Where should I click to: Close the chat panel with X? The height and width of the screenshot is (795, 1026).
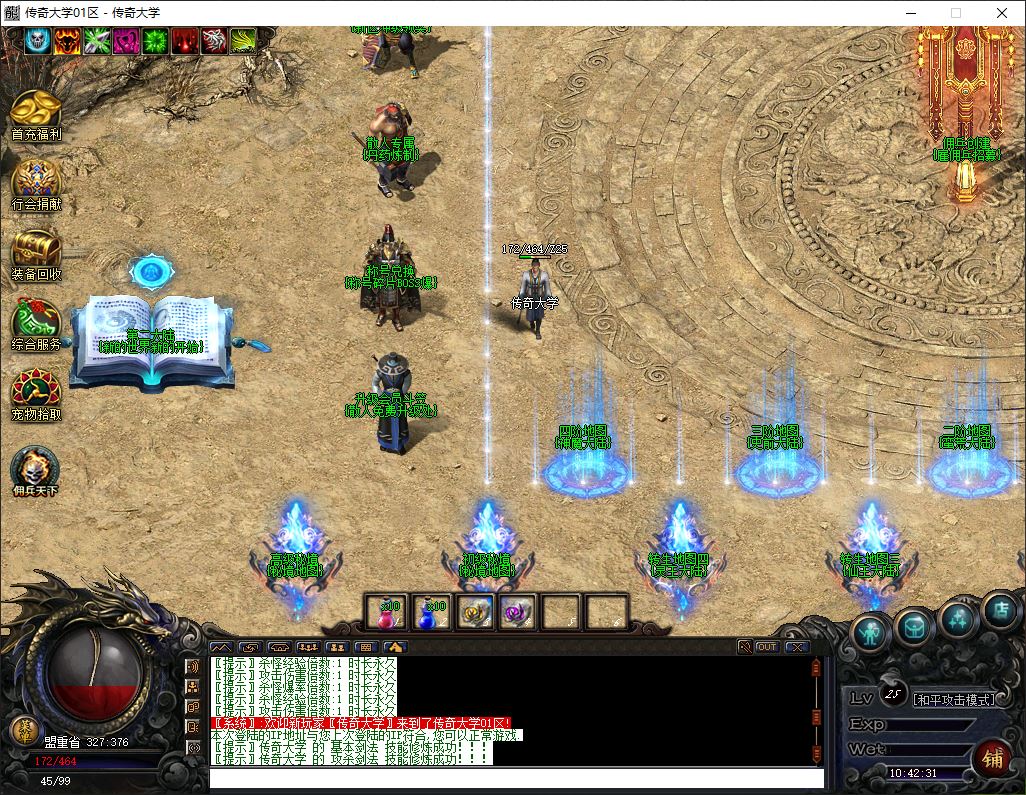(x=796, y=647)
